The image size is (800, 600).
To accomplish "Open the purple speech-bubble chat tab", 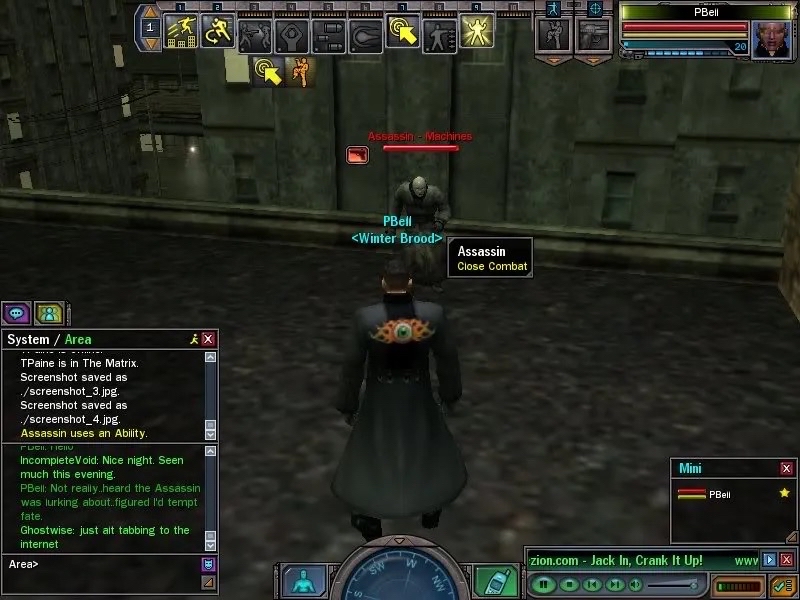I will [x=17, y=313].
